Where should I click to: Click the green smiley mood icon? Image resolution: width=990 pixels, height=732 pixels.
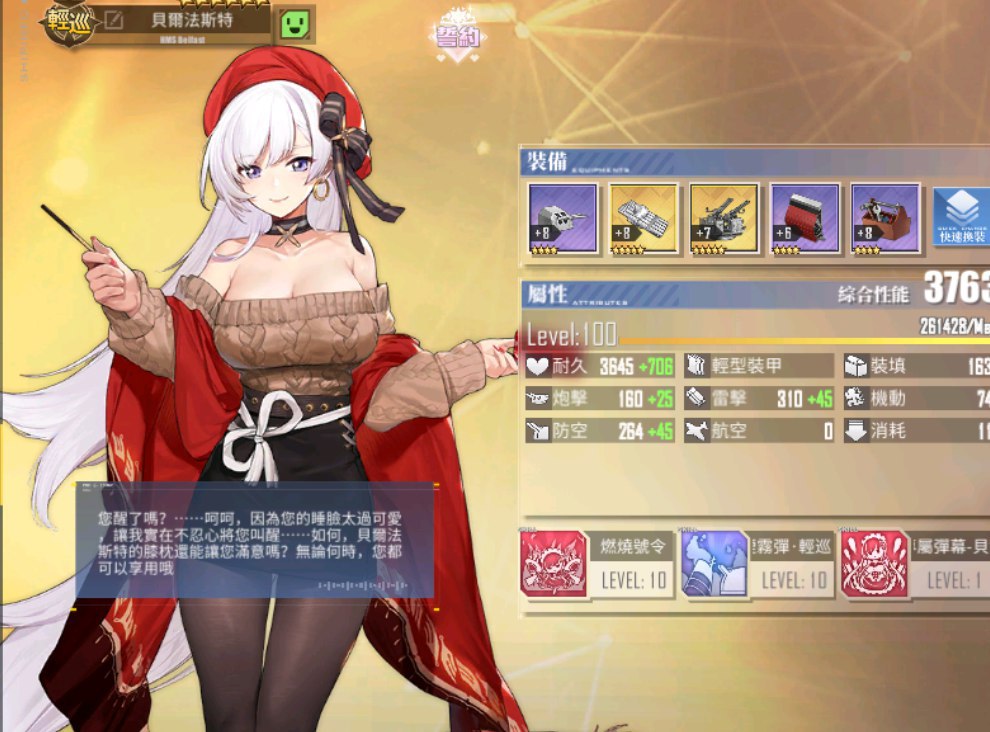point(295,24)
